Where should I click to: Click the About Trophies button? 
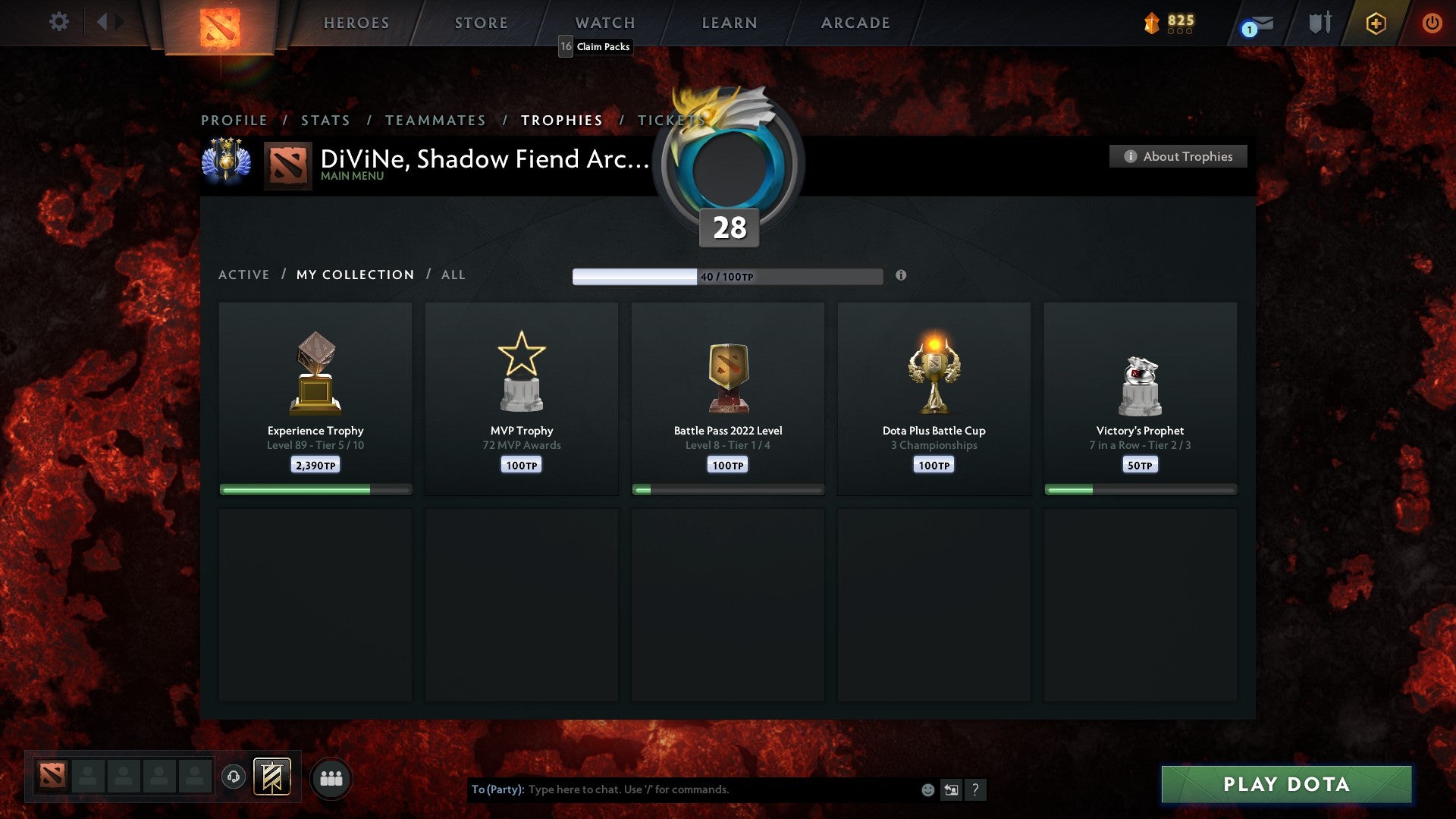point(1178,156)
